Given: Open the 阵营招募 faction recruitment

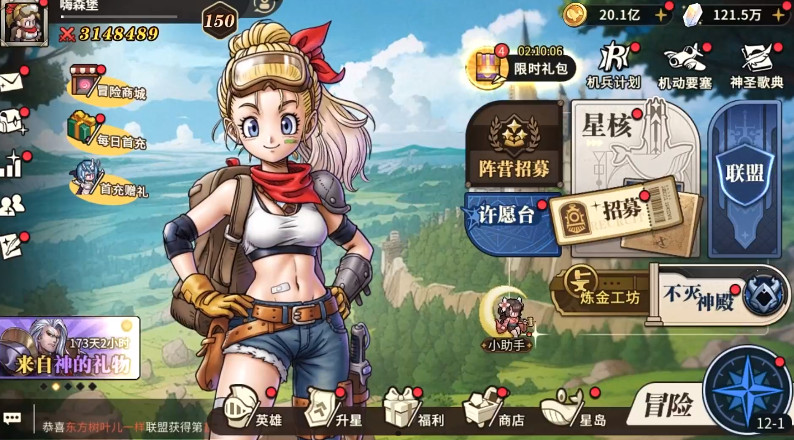Looking at the screenshot, I should tap(513, 146).
